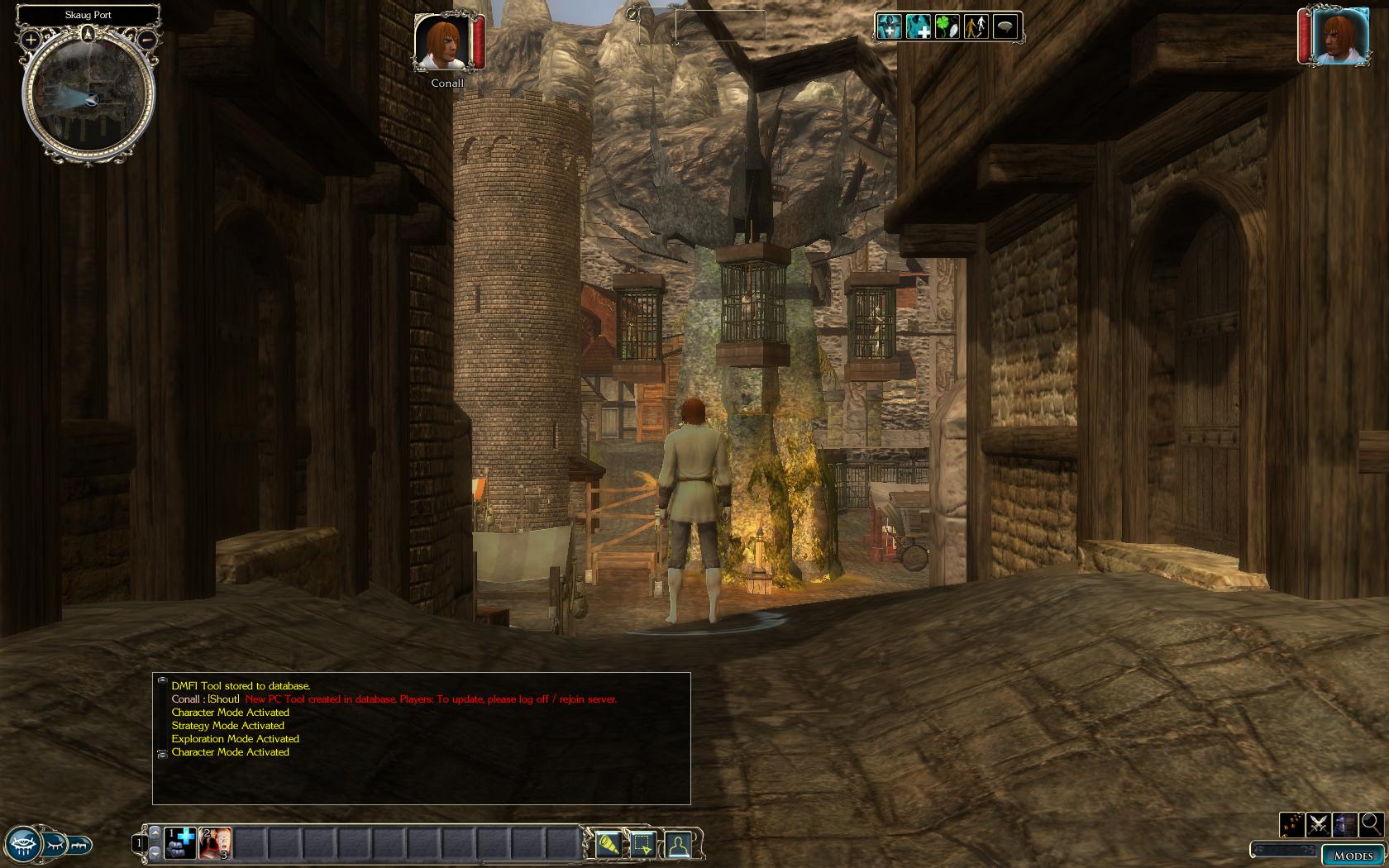This screenshot has height=868, width=1389.
Task: Activate the dashed selection box button
Action: [642, 844]
